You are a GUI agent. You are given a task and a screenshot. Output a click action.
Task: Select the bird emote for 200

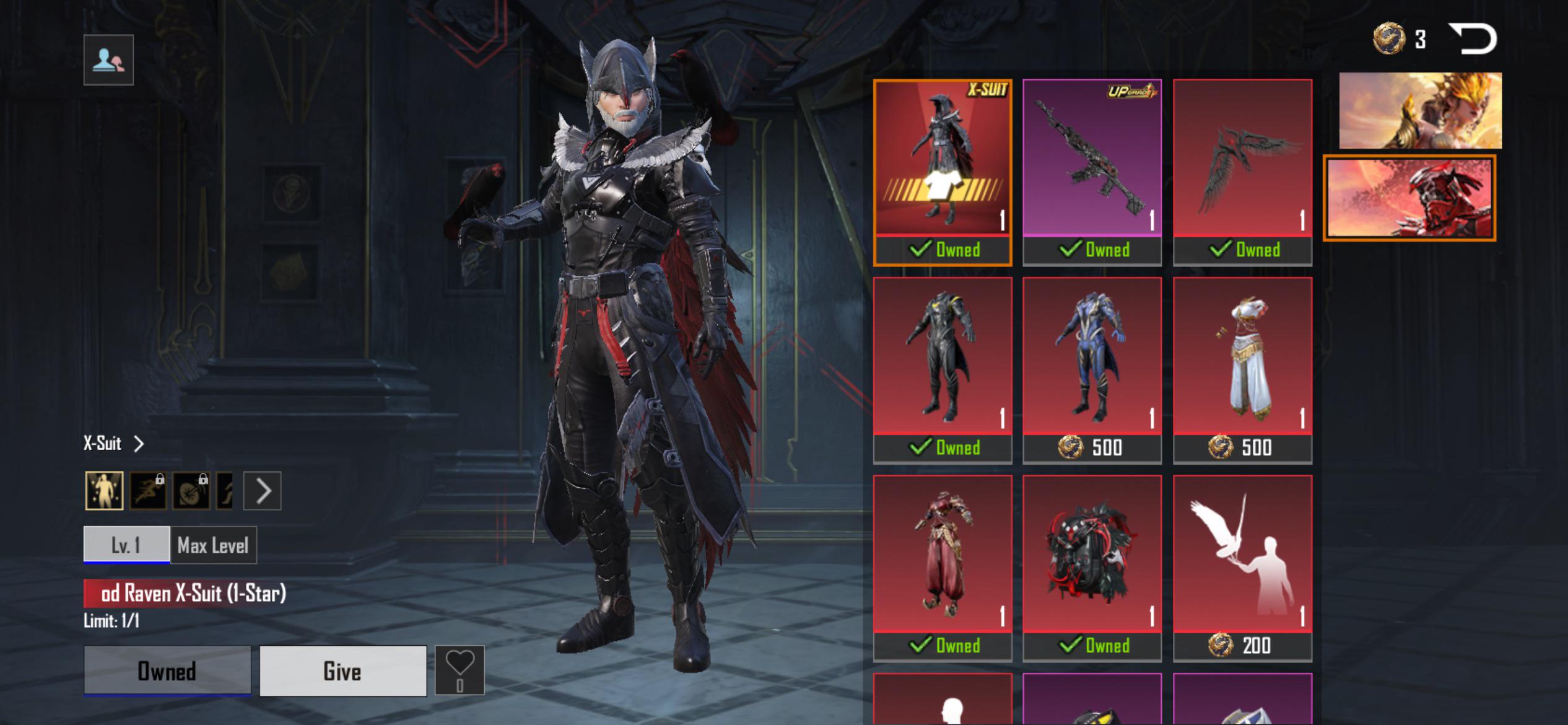pos(1242,568)
